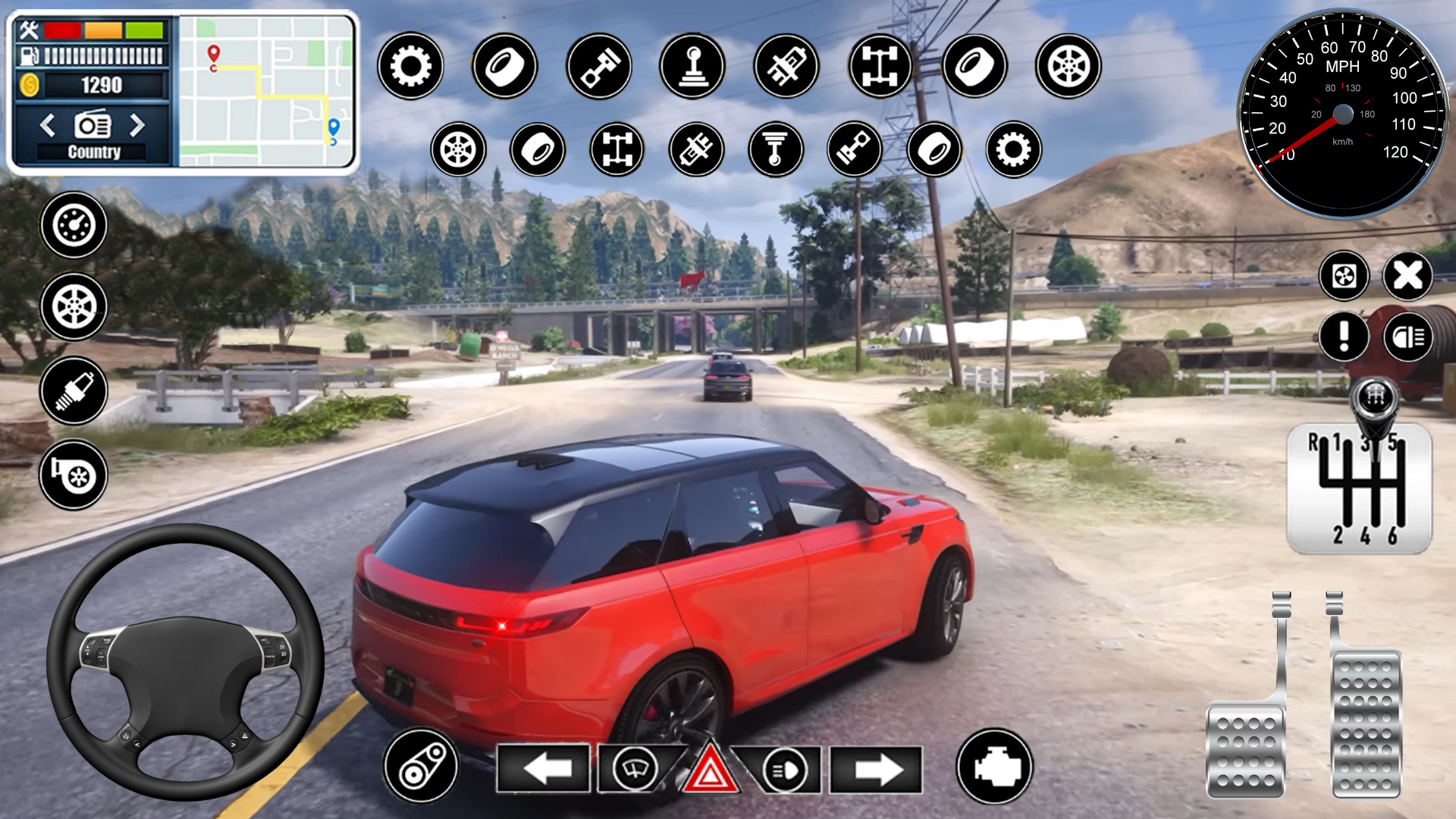The image size is (1456, 819).
Task: Select the gear shifter lever icon
Action: (x=693, y=67)
